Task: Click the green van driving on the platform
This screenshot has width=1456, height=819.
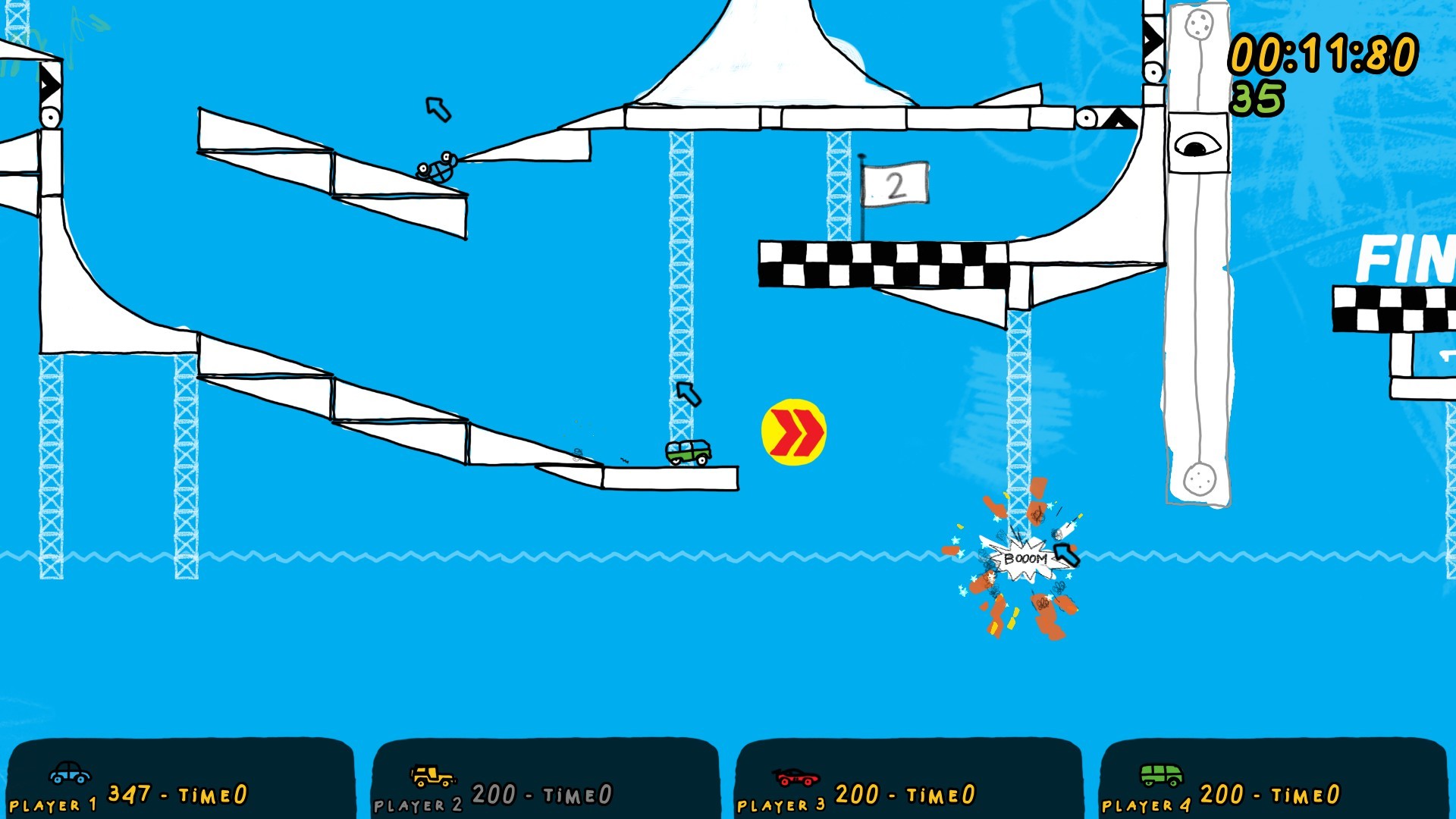Action: click(x=687, y=454)
